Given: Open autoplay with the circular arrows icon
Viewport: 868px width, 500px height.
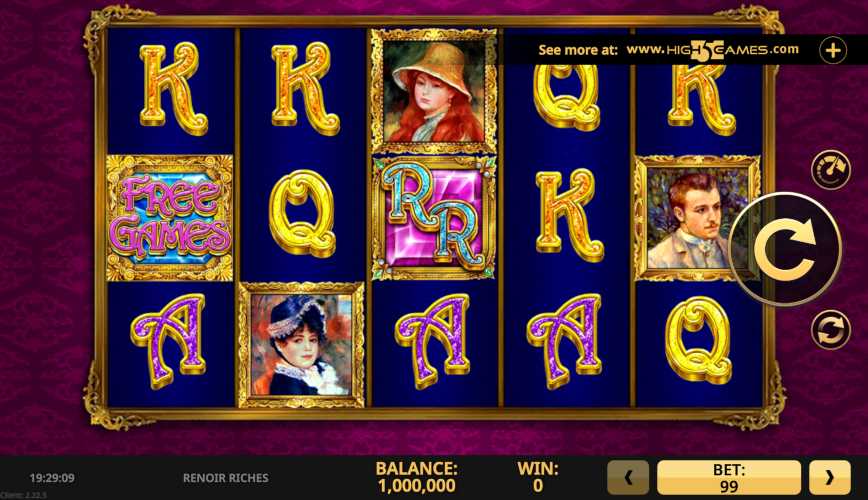Looking at the screenshot, I should 829,329.
